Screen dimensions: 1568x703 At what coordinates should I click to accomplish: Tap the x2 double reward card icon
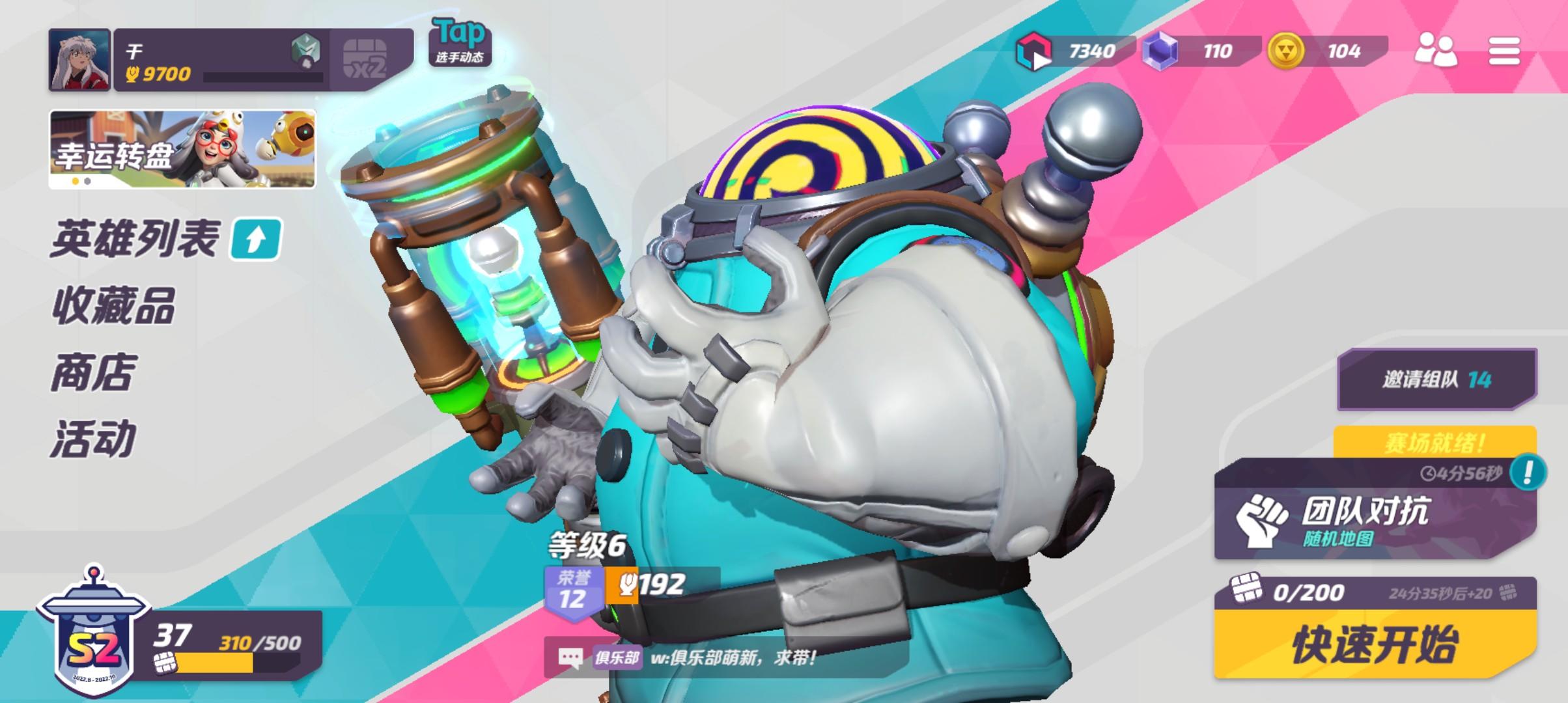click(x=367, y=55)
